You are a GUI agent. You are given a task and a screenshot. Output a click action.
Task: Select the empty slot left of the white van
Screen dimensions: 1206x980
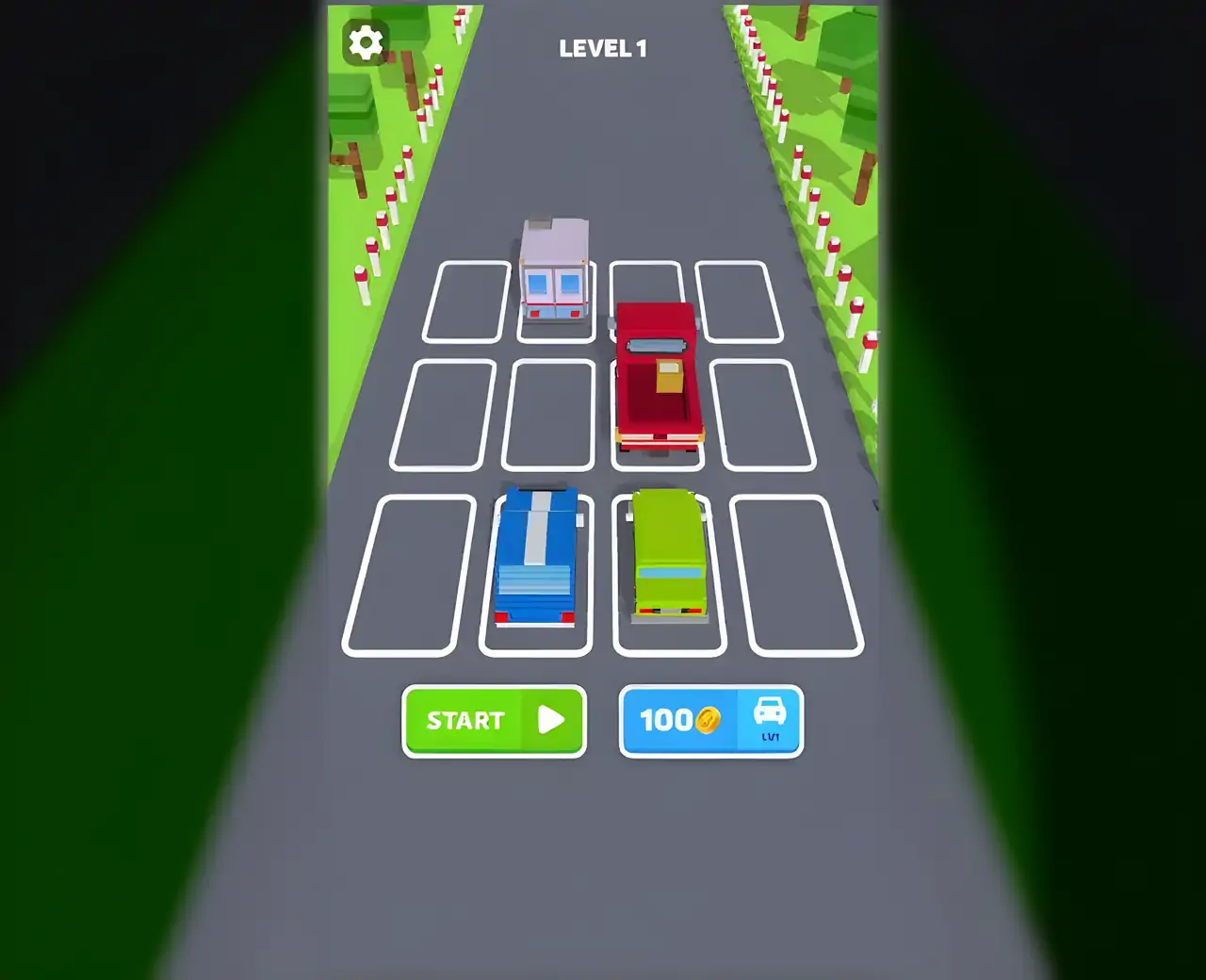tap(468, 302)
